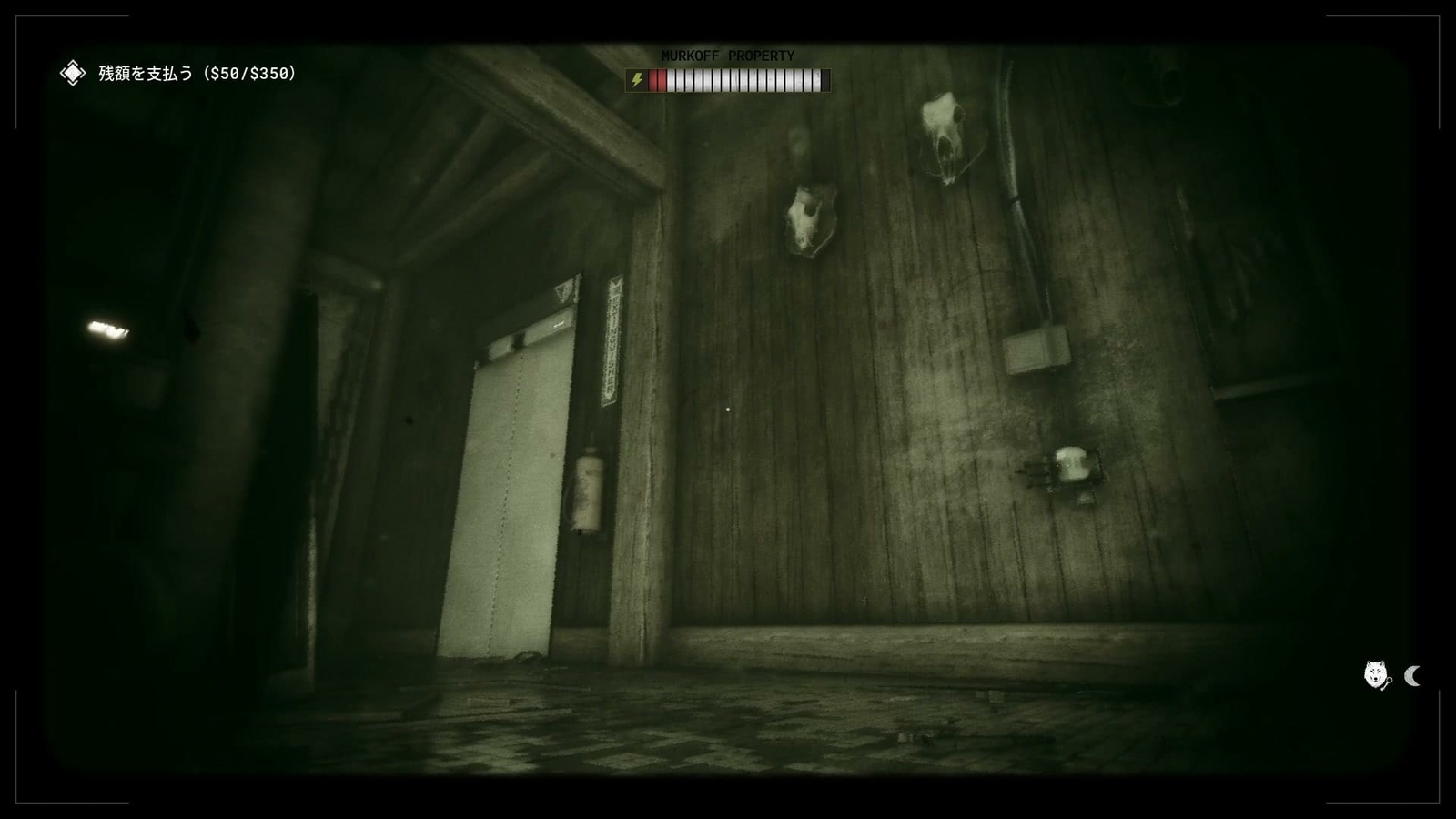Click the key icon beside the wolf head
The width and height of the screenshot is (1456, 819).
click(x=1390, y=683)
